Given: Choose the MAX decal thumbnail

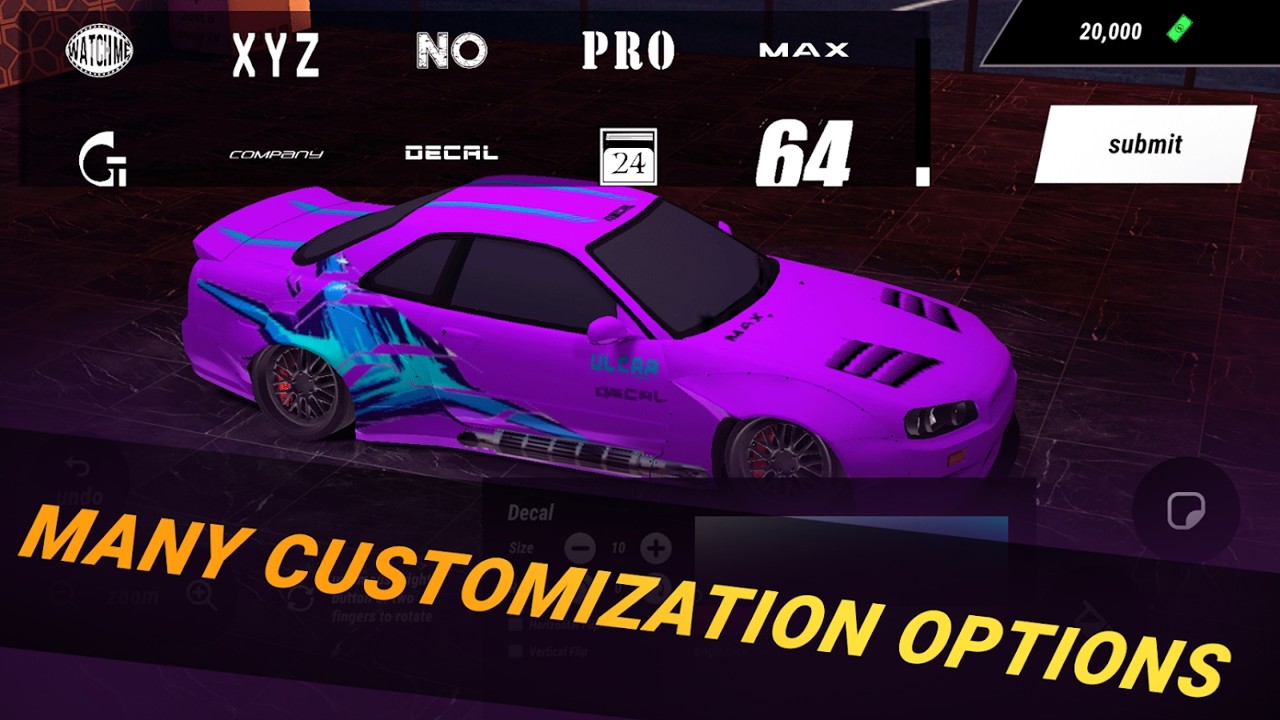Looking at the screenshot, I should (x=804, y=49).
